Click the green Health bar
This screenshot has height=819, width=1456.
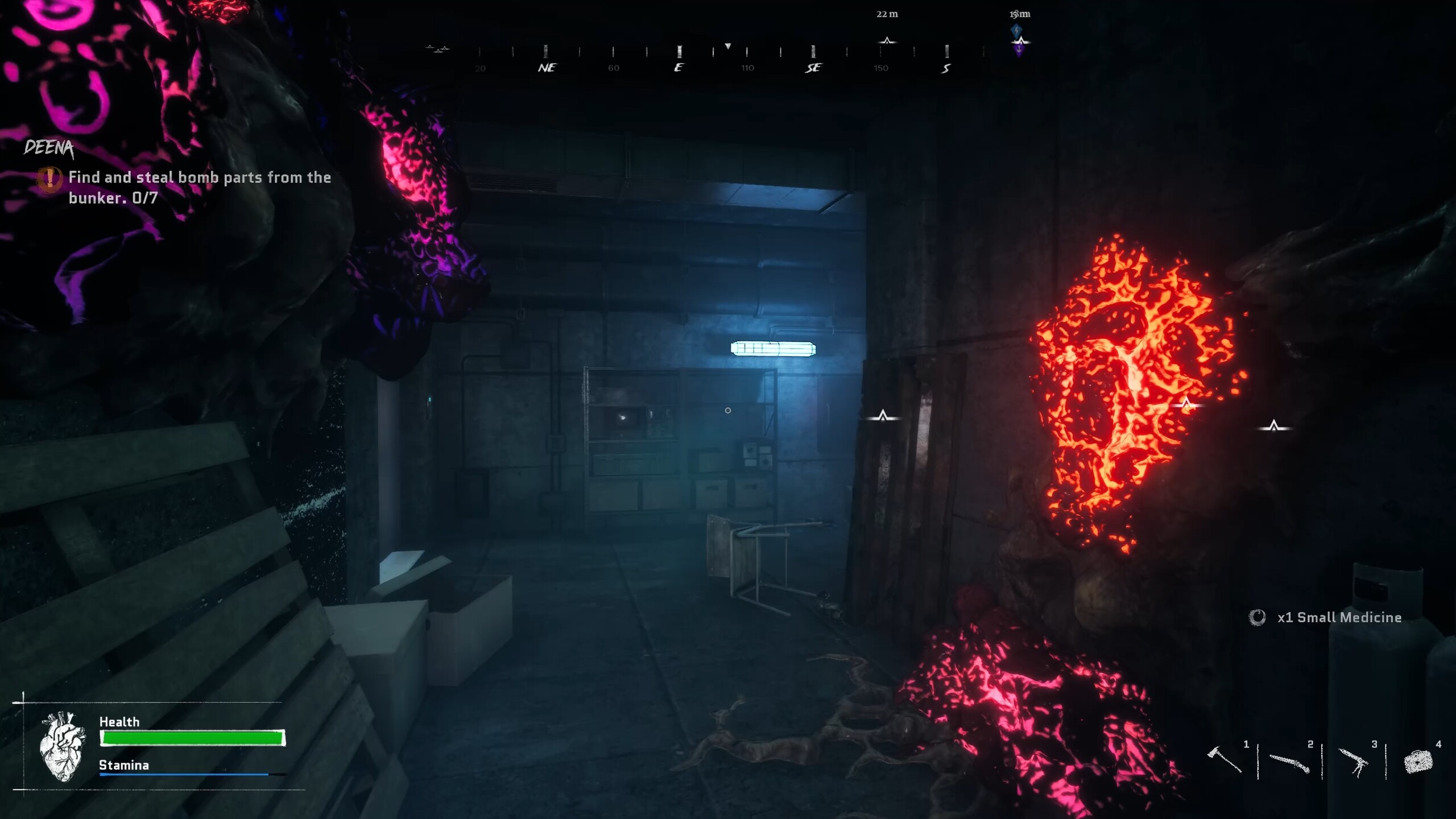point(191,737)
